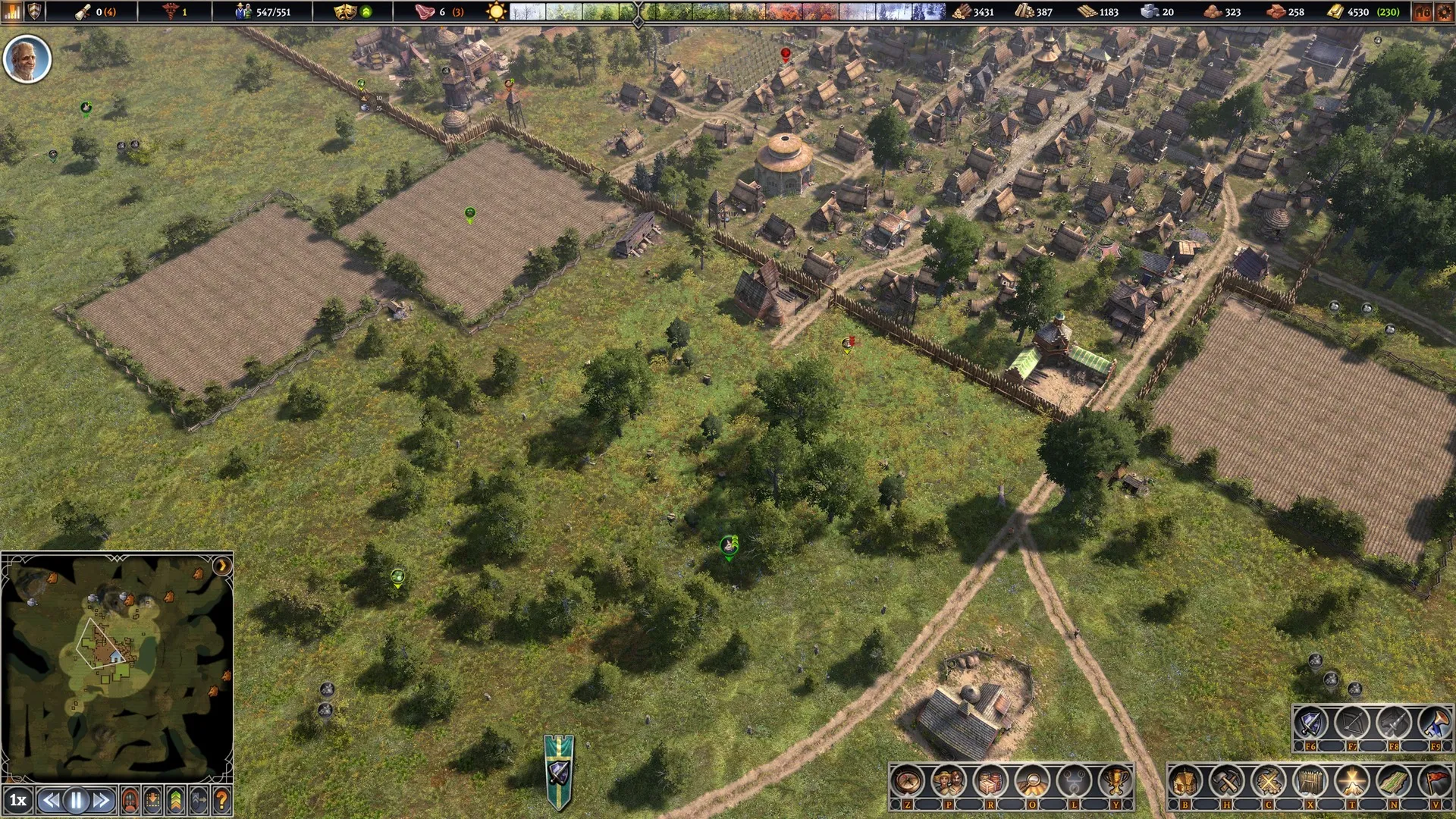1456x819 pixels.
Task: Open the building construction menu
Action: coord(1185,781)
